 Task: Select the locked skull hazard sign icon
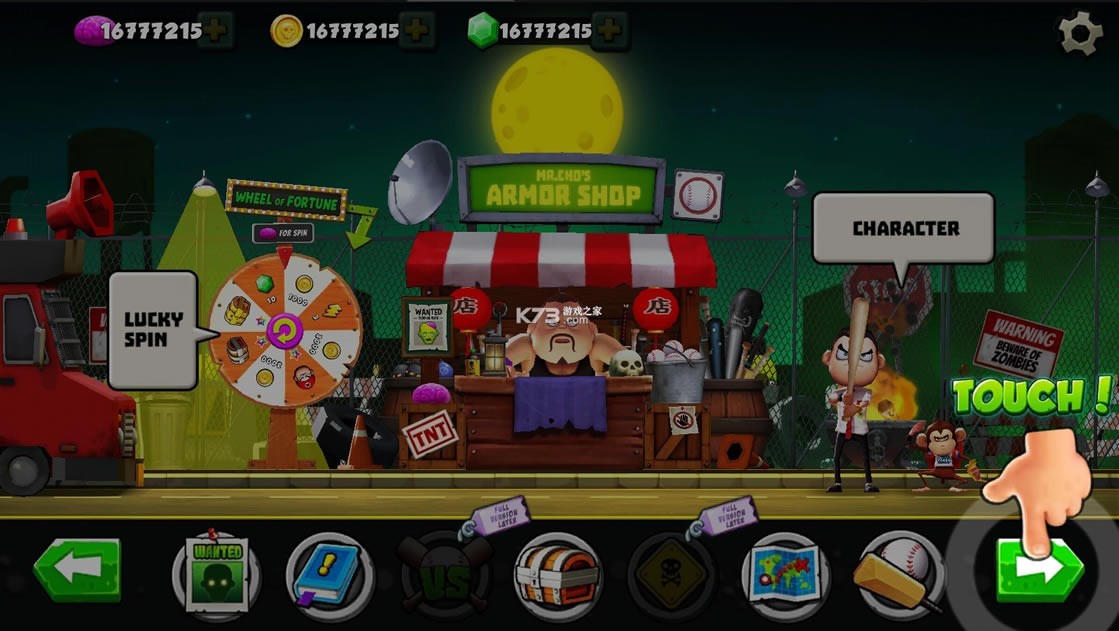672,577
